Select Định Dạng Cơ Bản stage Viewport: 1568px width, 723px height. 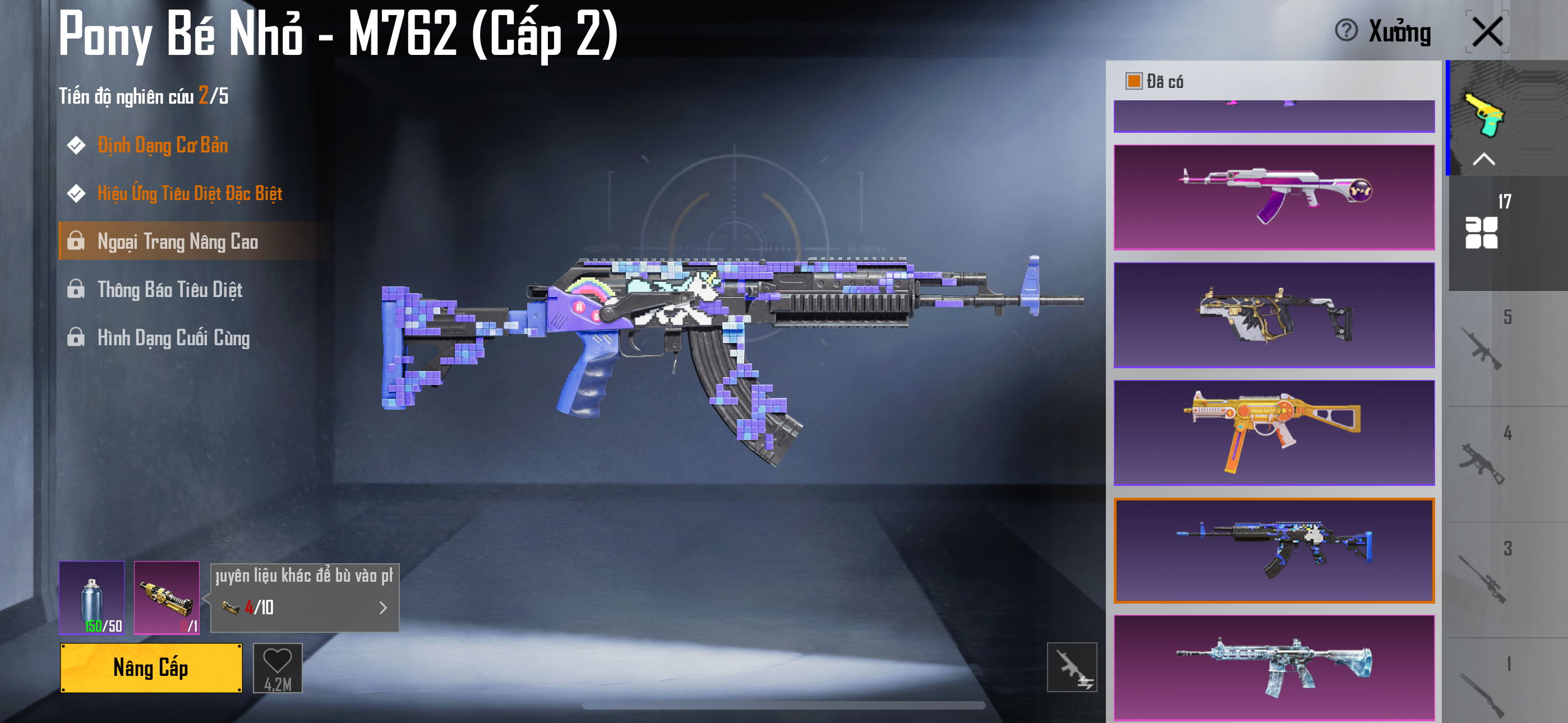[163, 146]
